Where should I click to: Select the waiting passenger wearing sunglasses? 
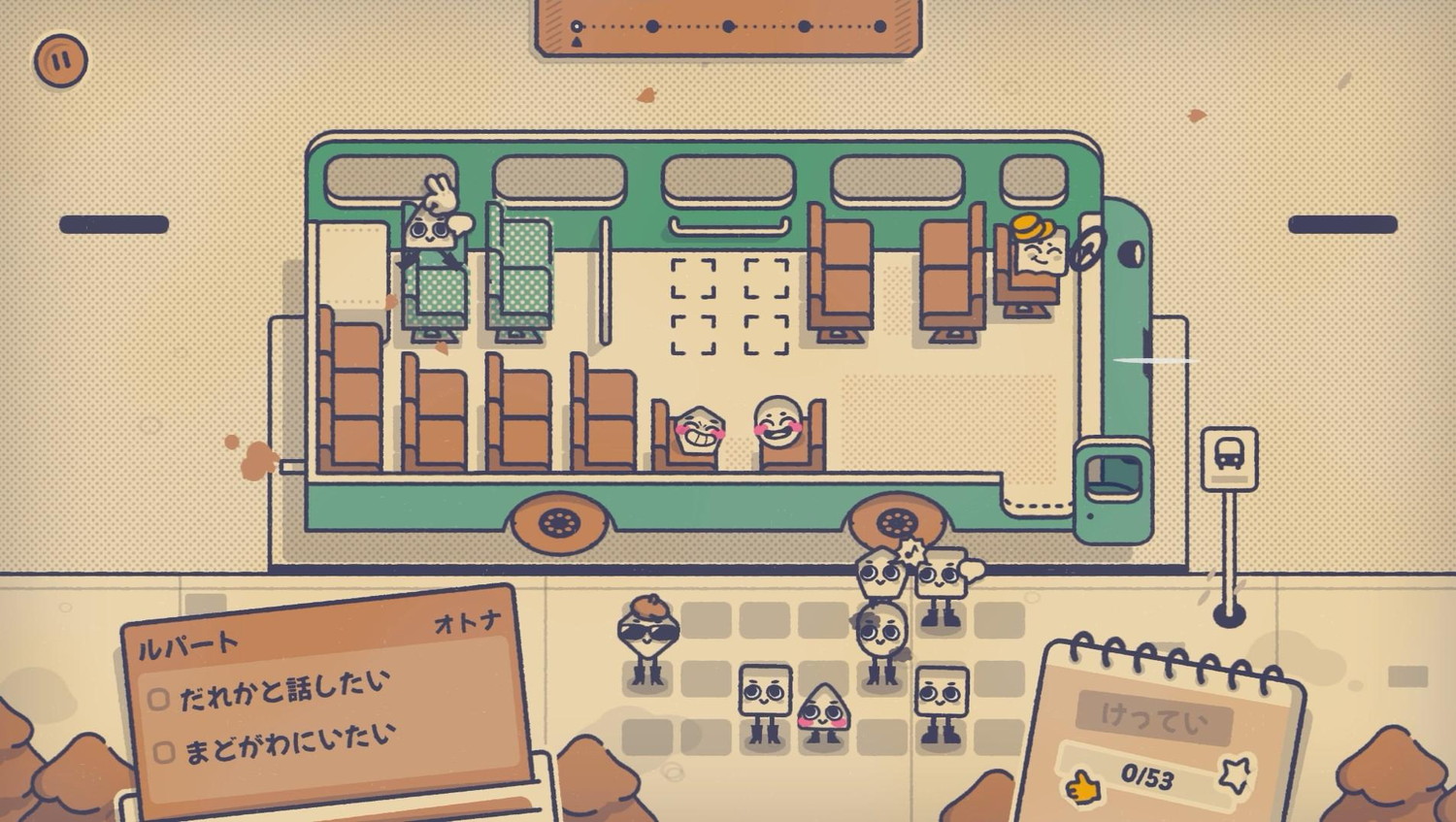pyautogui.click(x=647, y=638)
